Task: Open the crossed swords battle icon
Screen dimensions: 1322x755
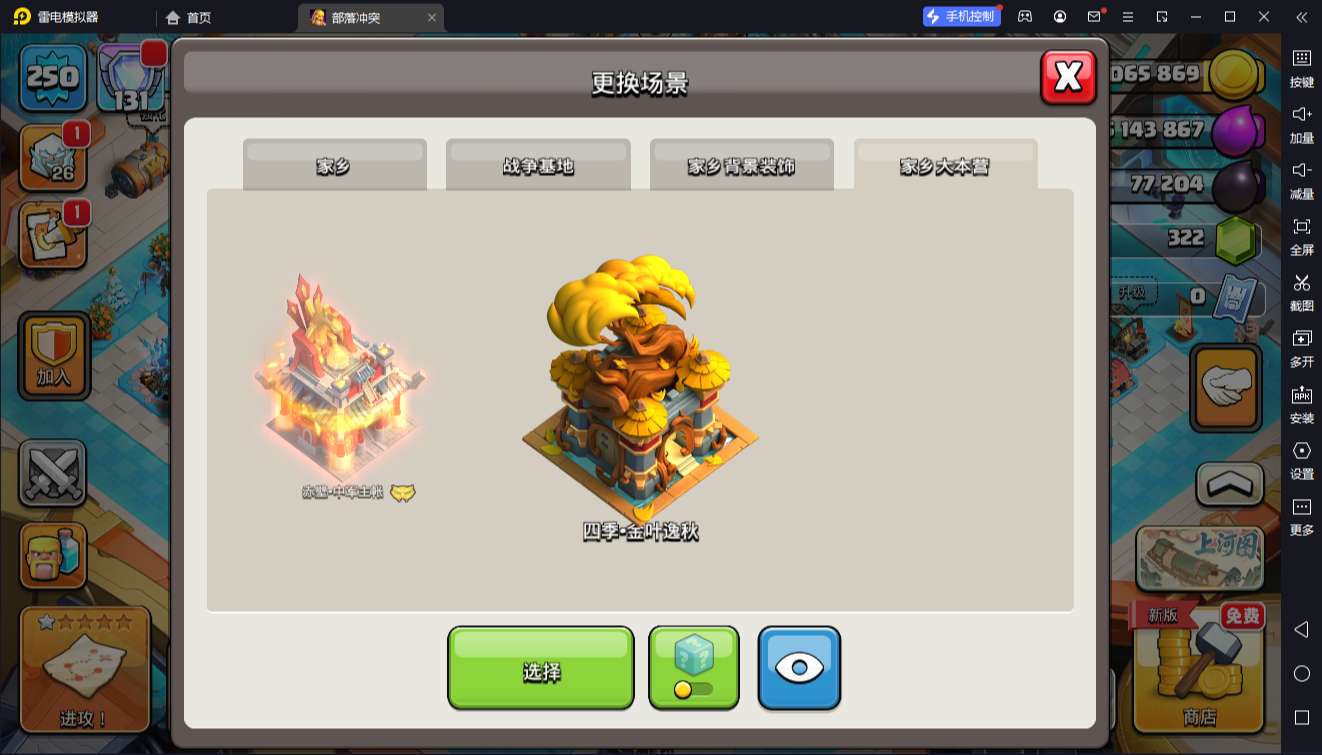Action: tap(52, 474)
